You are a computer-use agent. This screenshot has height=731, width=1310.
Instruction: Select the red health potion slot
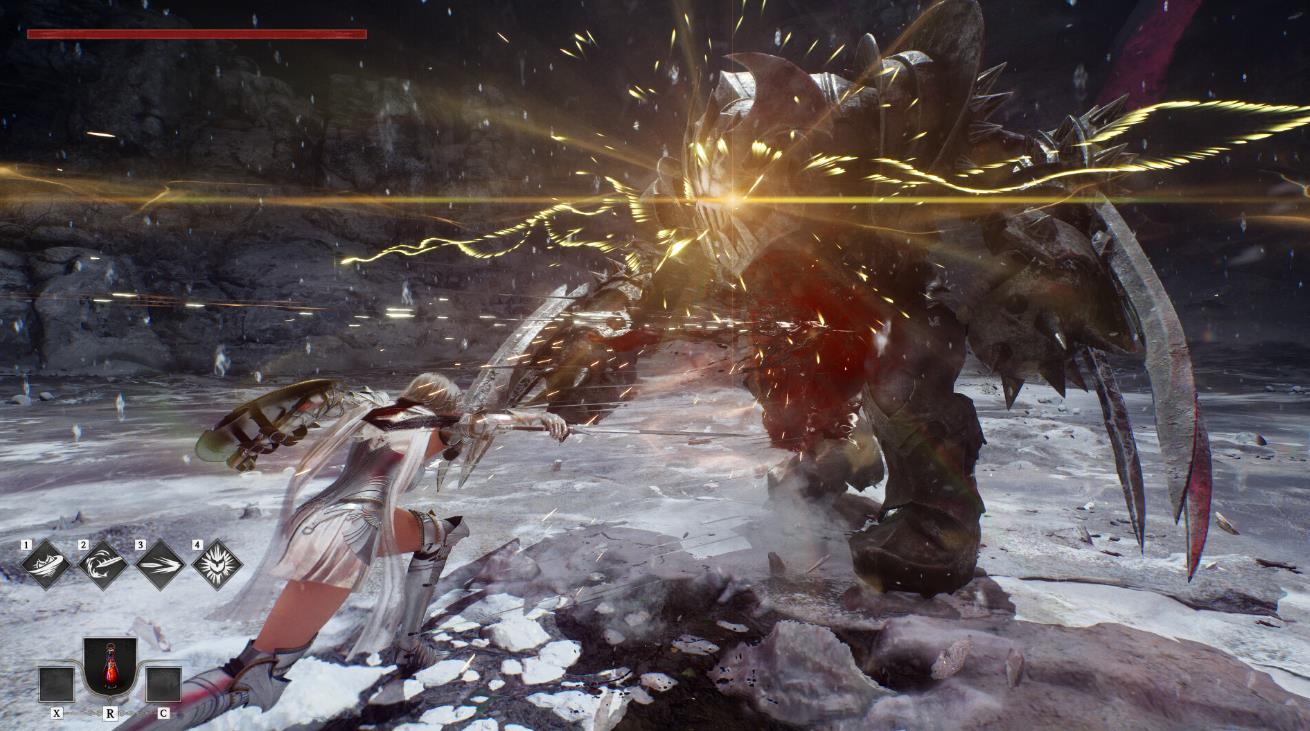pos(110,666)
